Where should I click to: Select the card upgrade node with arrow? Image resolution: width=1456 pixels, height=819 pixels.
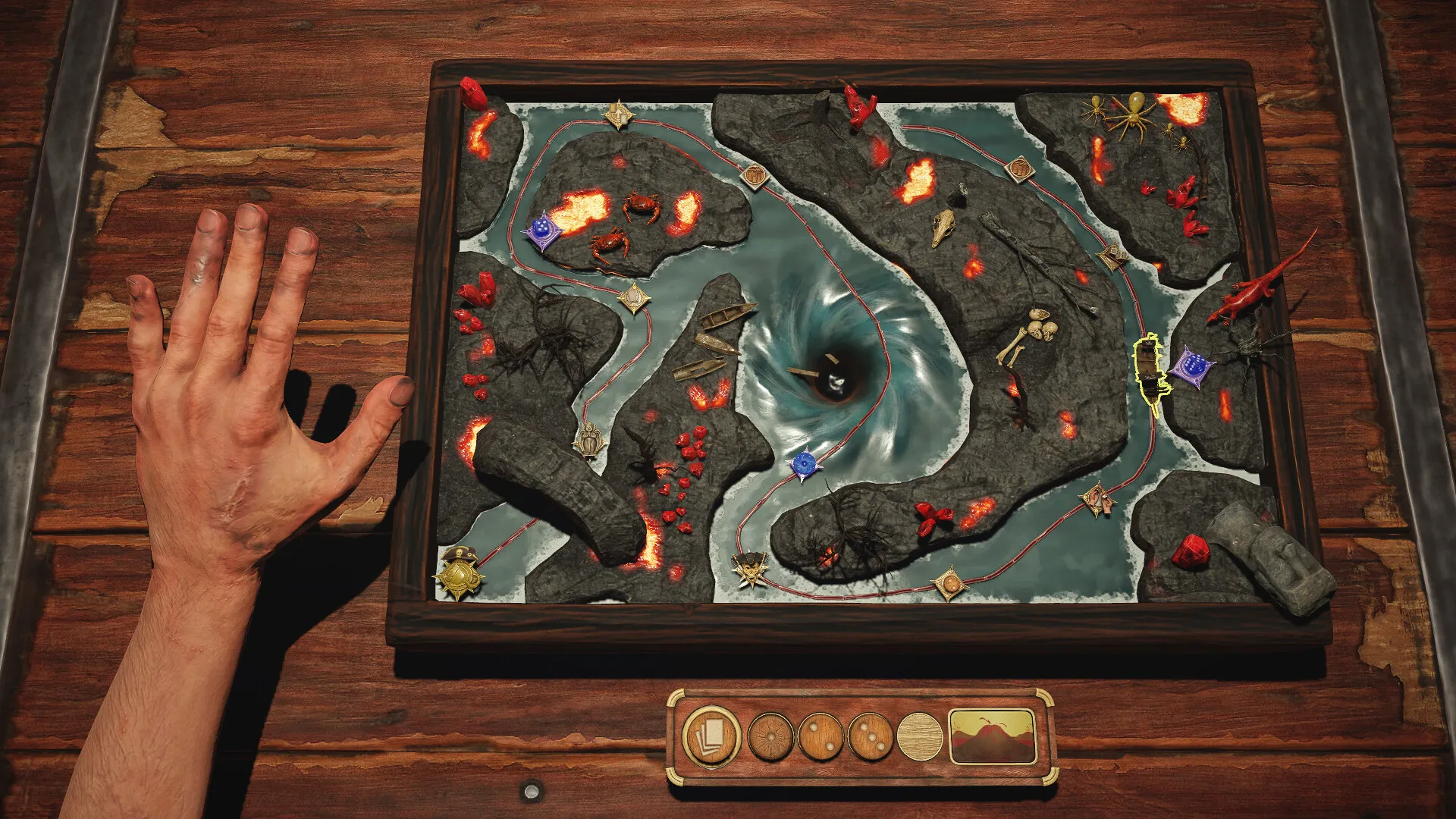(x=618, y=115)
